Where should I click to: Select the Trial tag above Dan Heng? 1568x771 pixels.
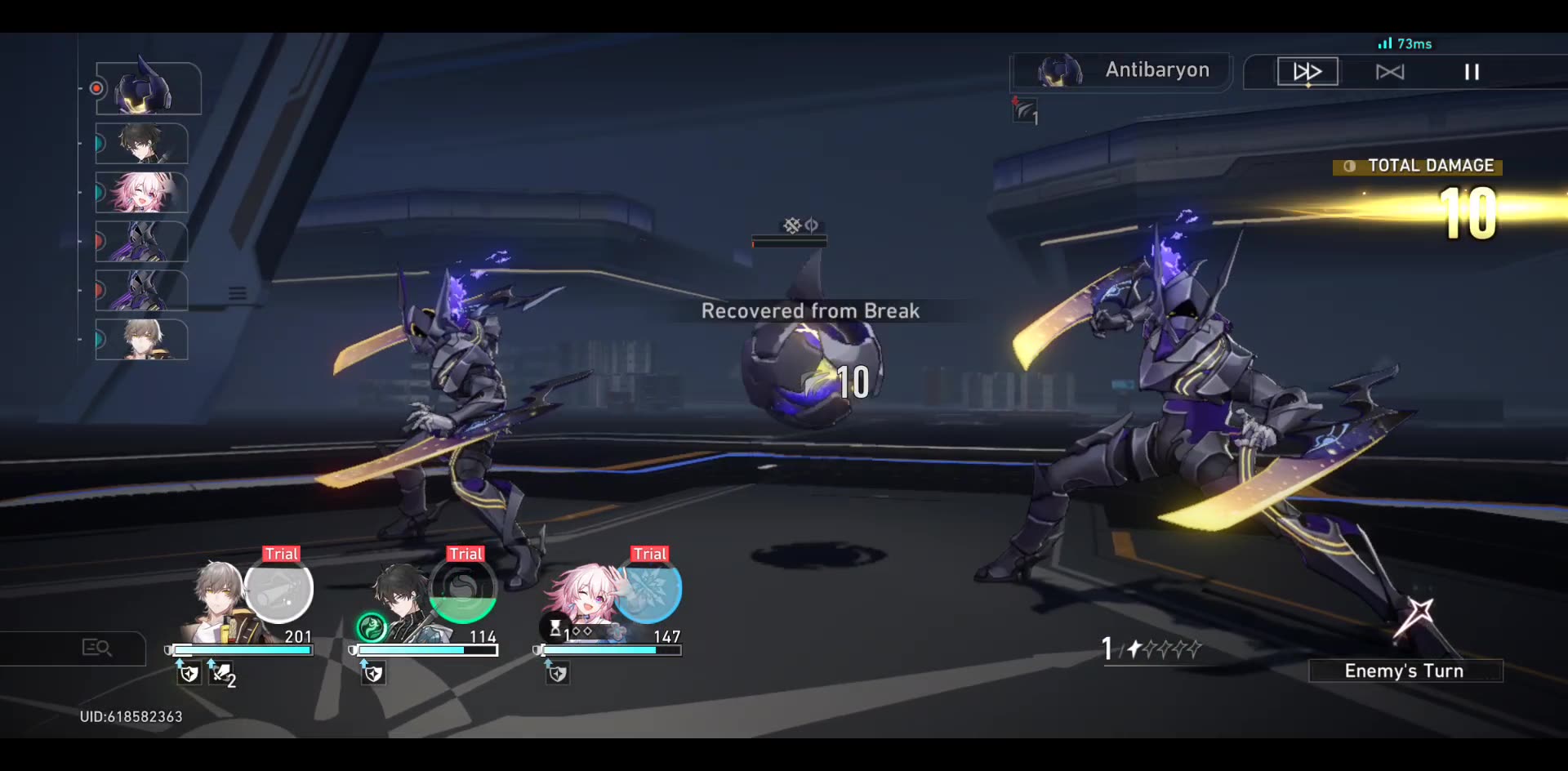[464, 554]
